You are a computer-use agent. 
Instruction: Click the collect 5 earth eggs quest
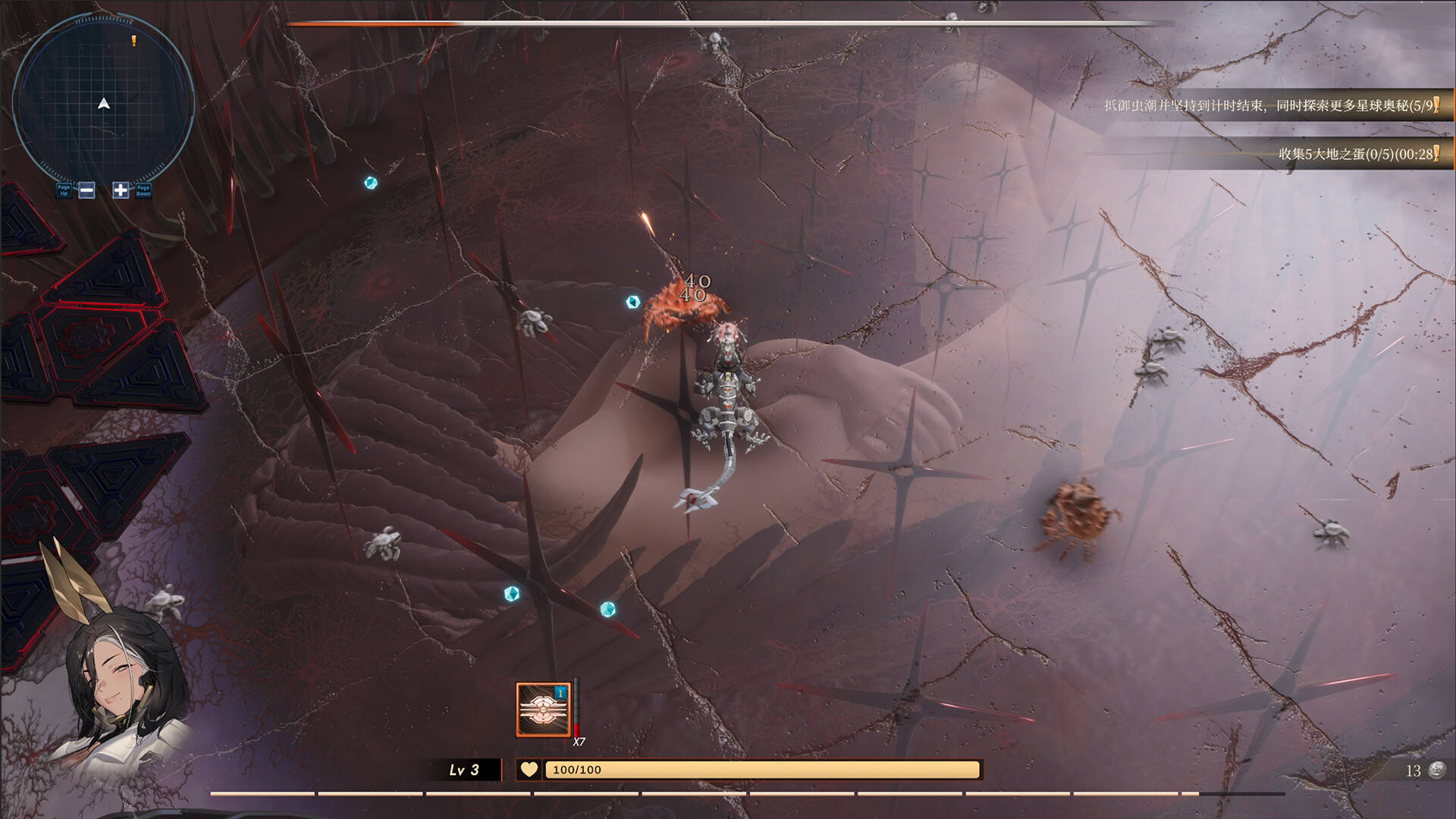[1357, 154]
